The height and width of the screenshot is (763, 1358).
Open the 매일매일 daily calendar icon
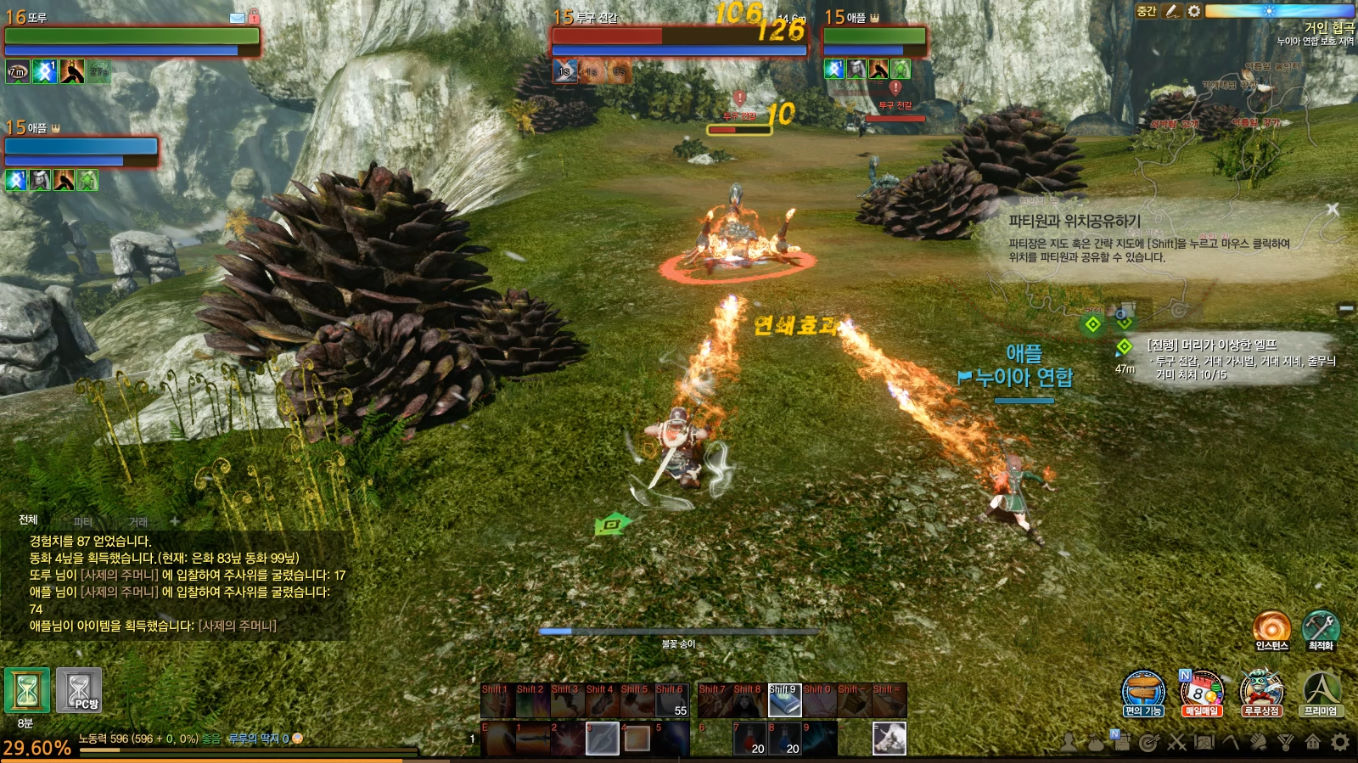point(1202,690)
